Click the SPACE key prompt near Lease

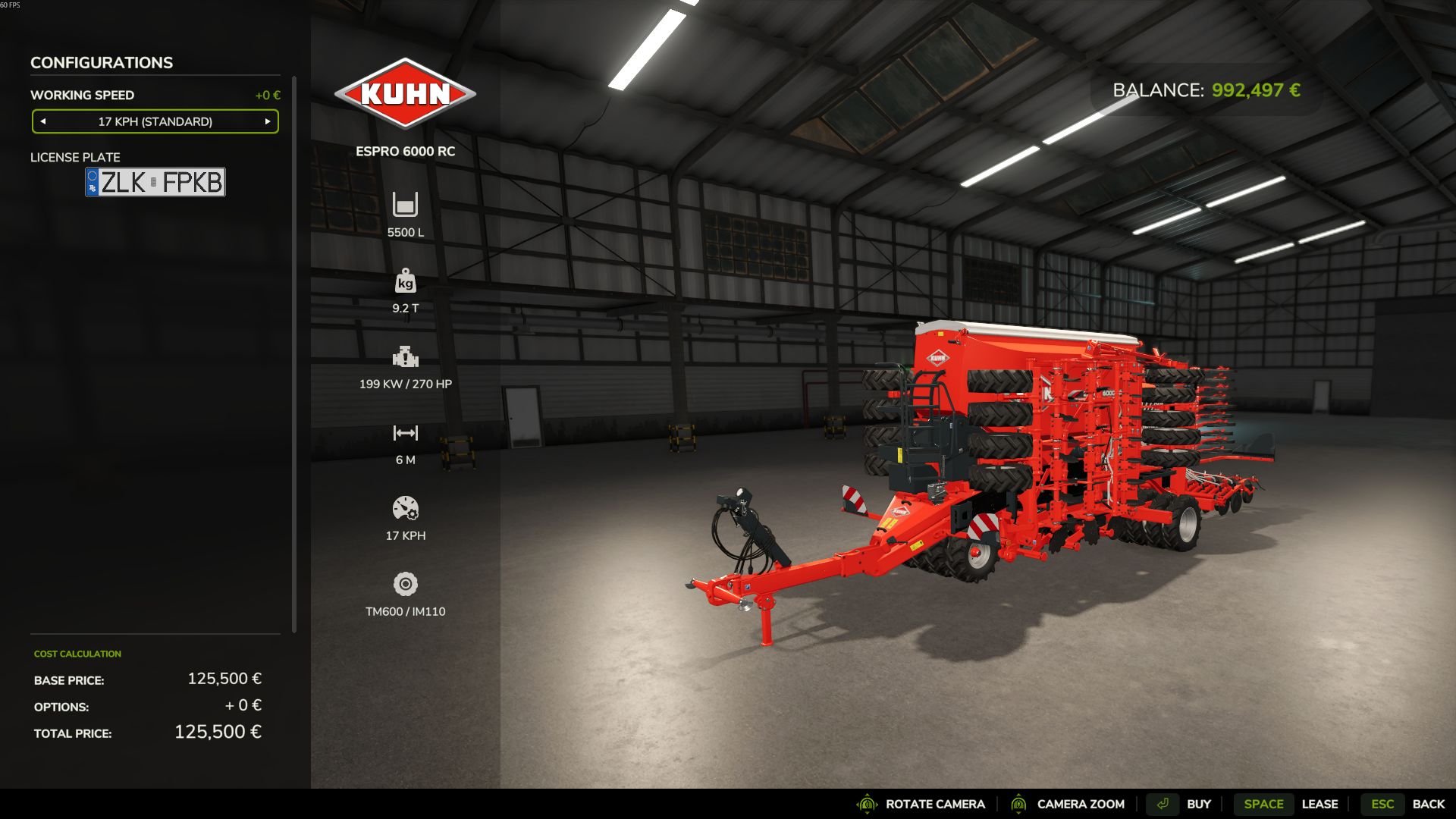tap(1263, 804)
